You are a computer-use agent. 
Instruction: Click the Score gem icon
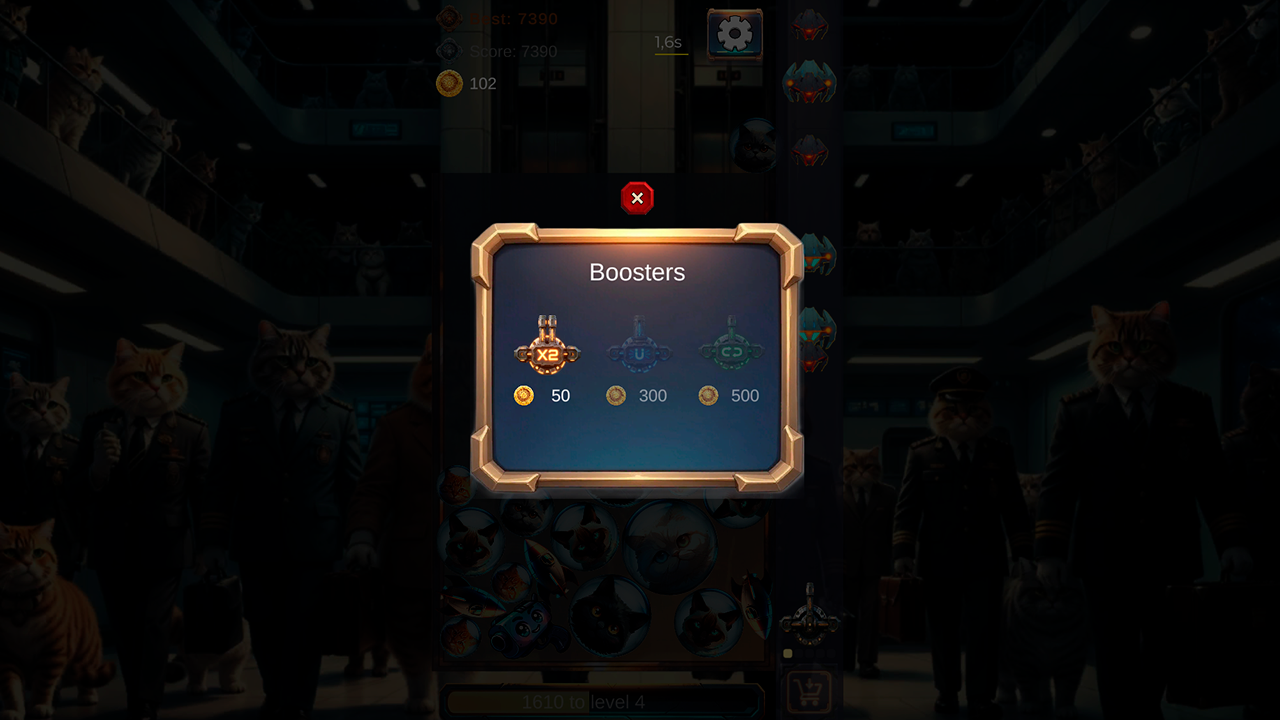(449, 50)
